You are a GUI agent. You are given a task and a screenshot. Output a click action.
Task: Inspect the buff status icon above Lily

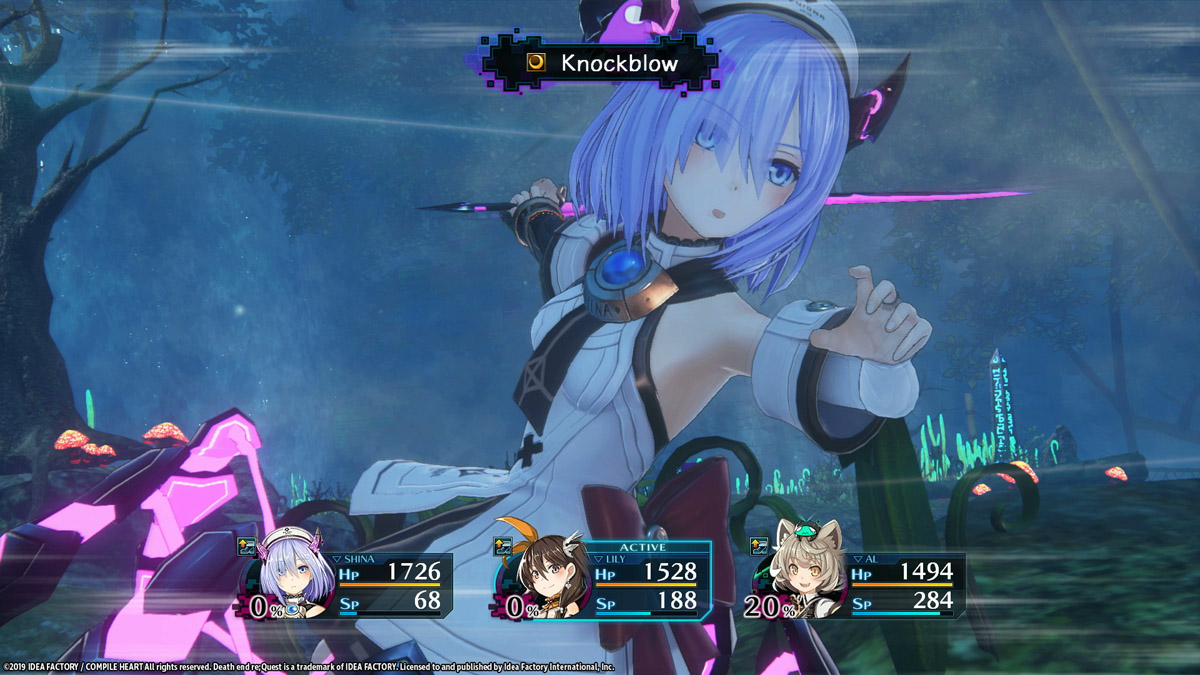point(502,546)
